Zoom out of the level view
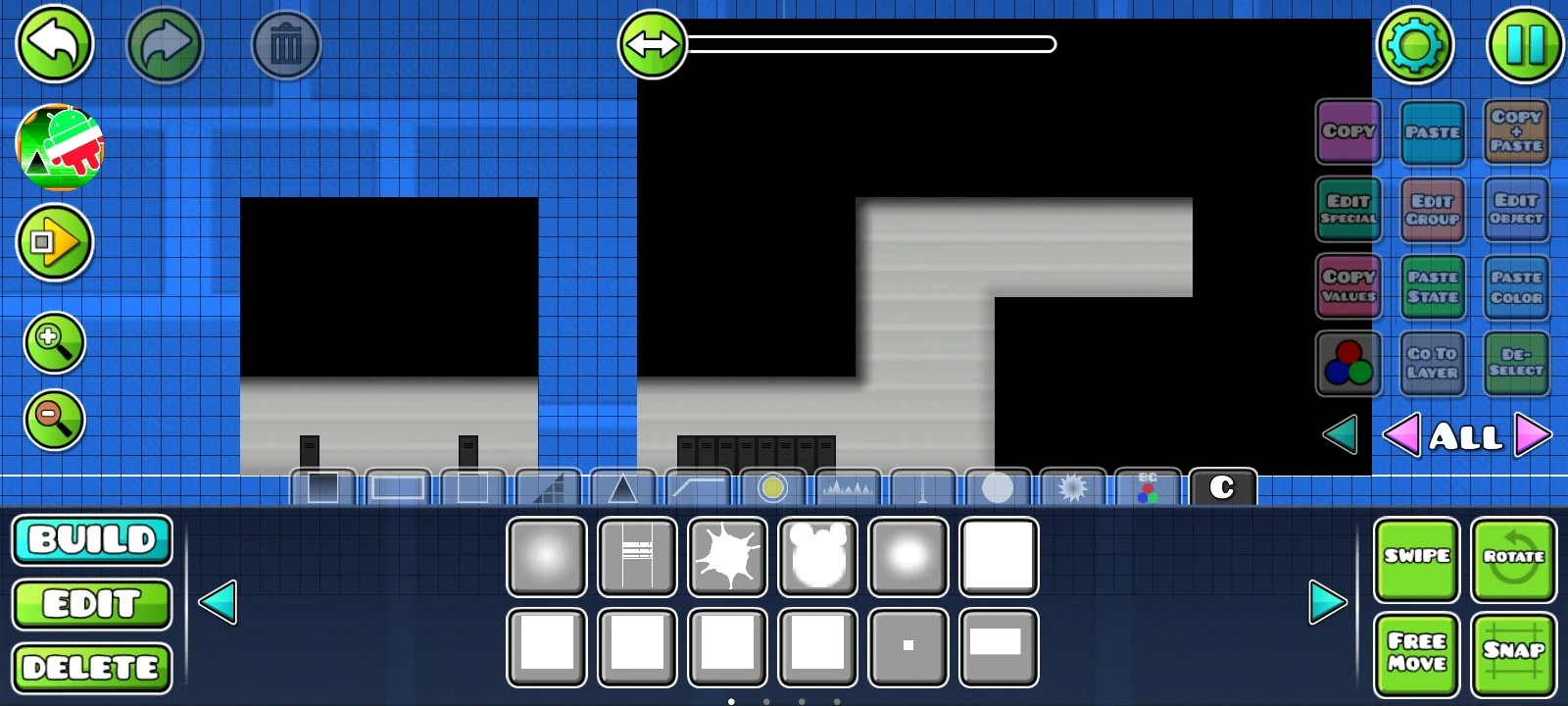The width and height of the screenshot is (1568, 706). pos(55,420)
